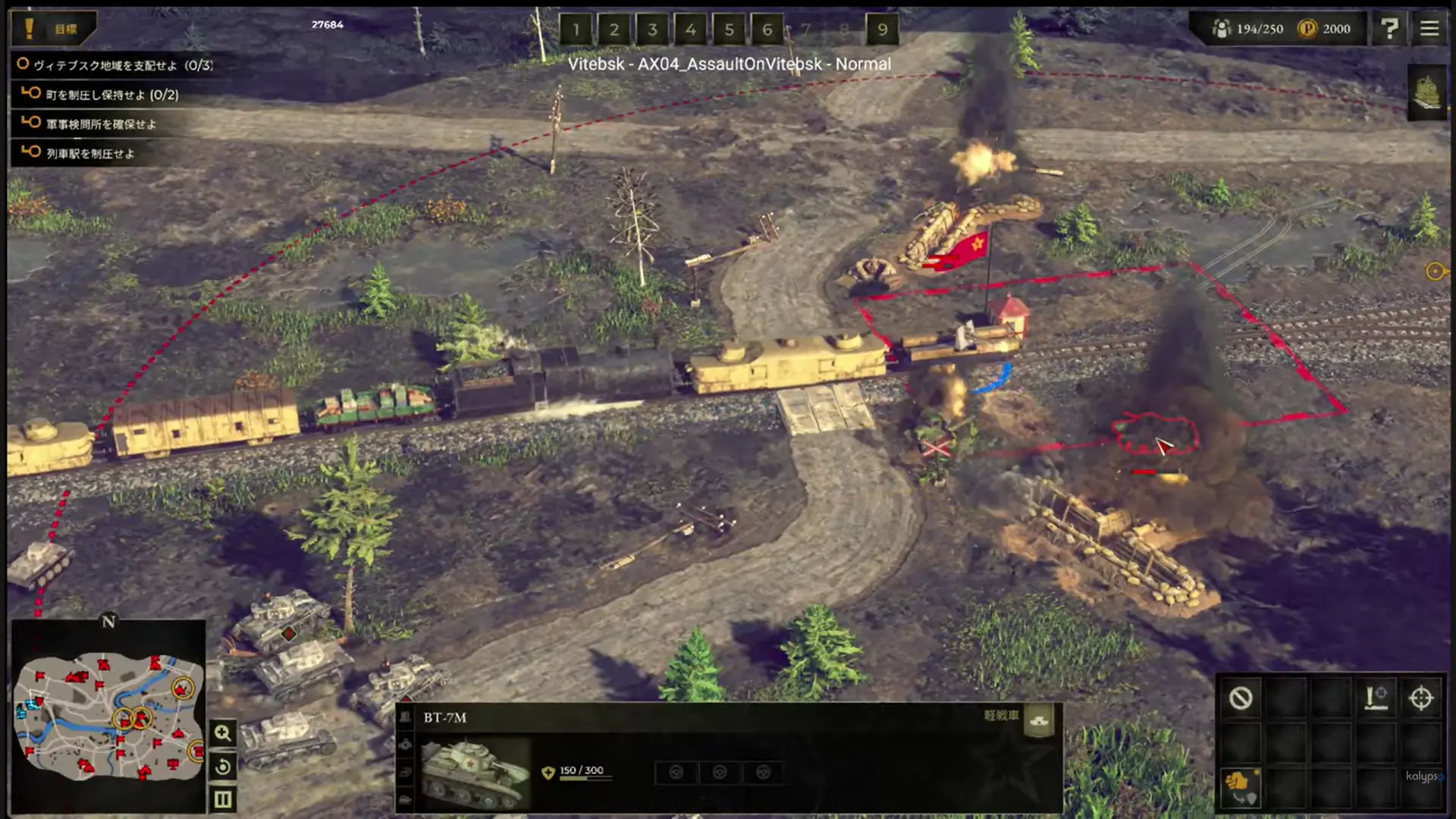Image resolution: width=1456 pixels, height=819 pixels.
Task: Click the BT-7M tank portrait thumbnail
Action: click(x=472, y=770)
